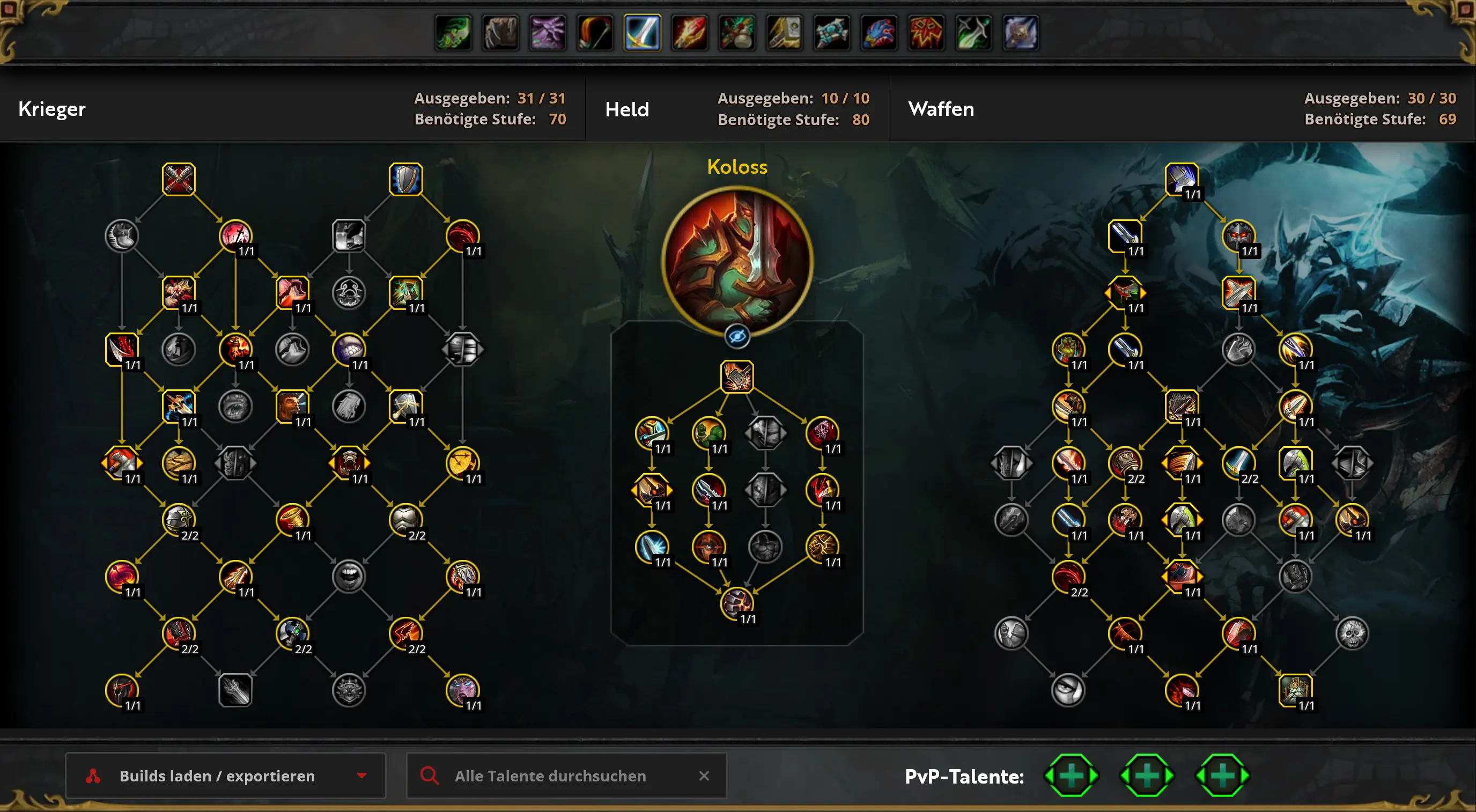
Task: Focus the Alle Talente durchsuchen search box
Action: (x=550, y=776)
